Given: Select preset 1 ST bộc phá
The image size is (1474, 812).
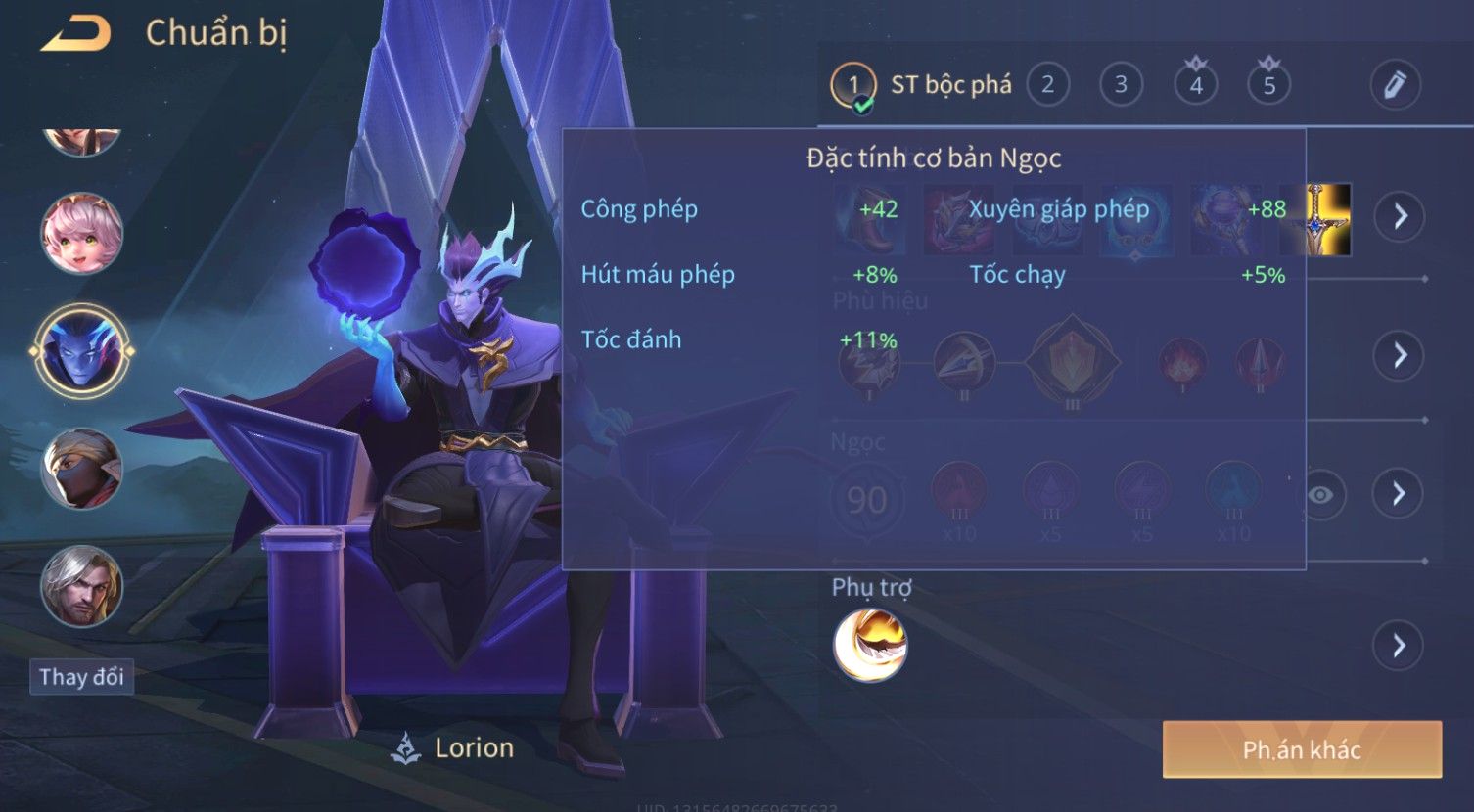Looking at the screenshot, I should coord(920,85).
